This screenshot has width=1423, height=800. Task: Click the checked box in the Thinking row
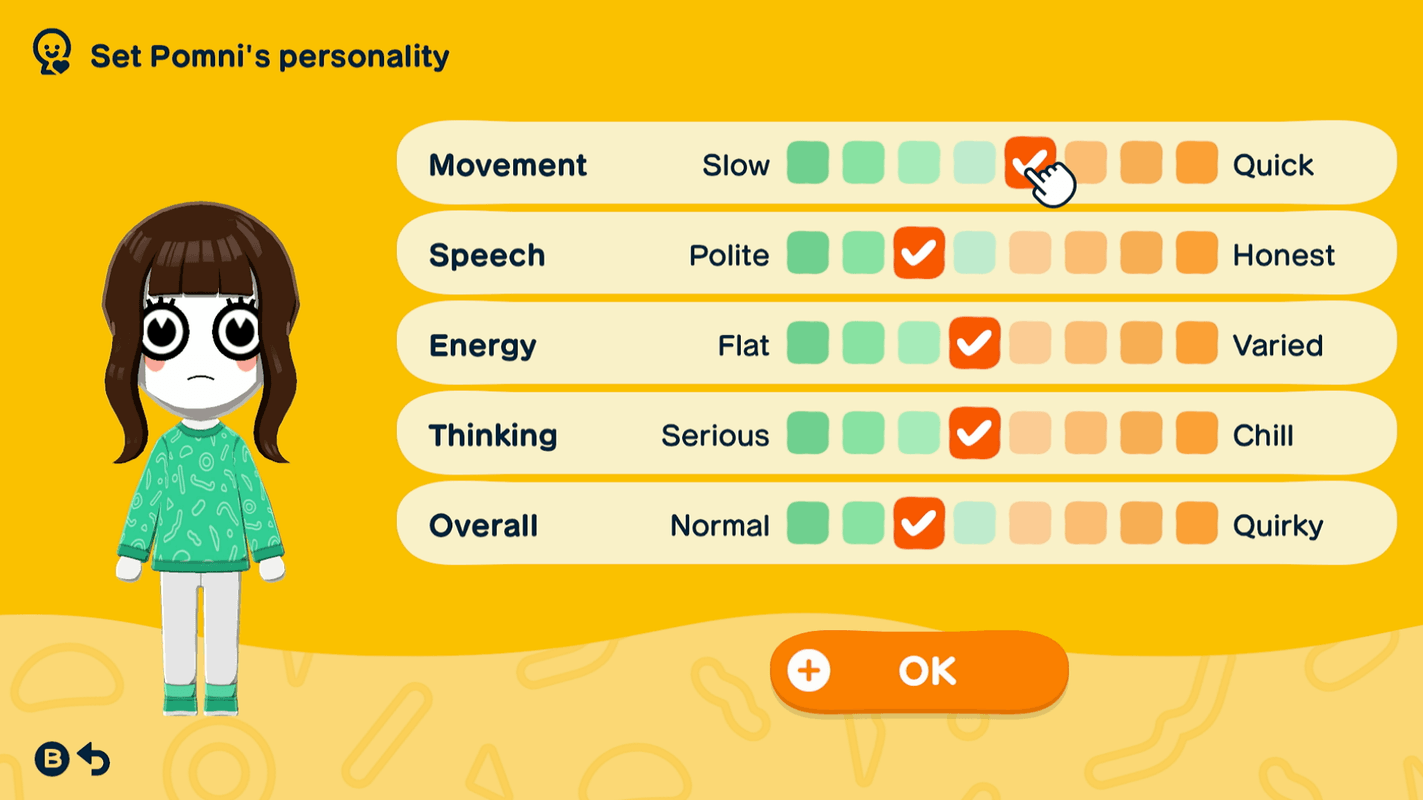pyautogui.click(x=973, y=434)
